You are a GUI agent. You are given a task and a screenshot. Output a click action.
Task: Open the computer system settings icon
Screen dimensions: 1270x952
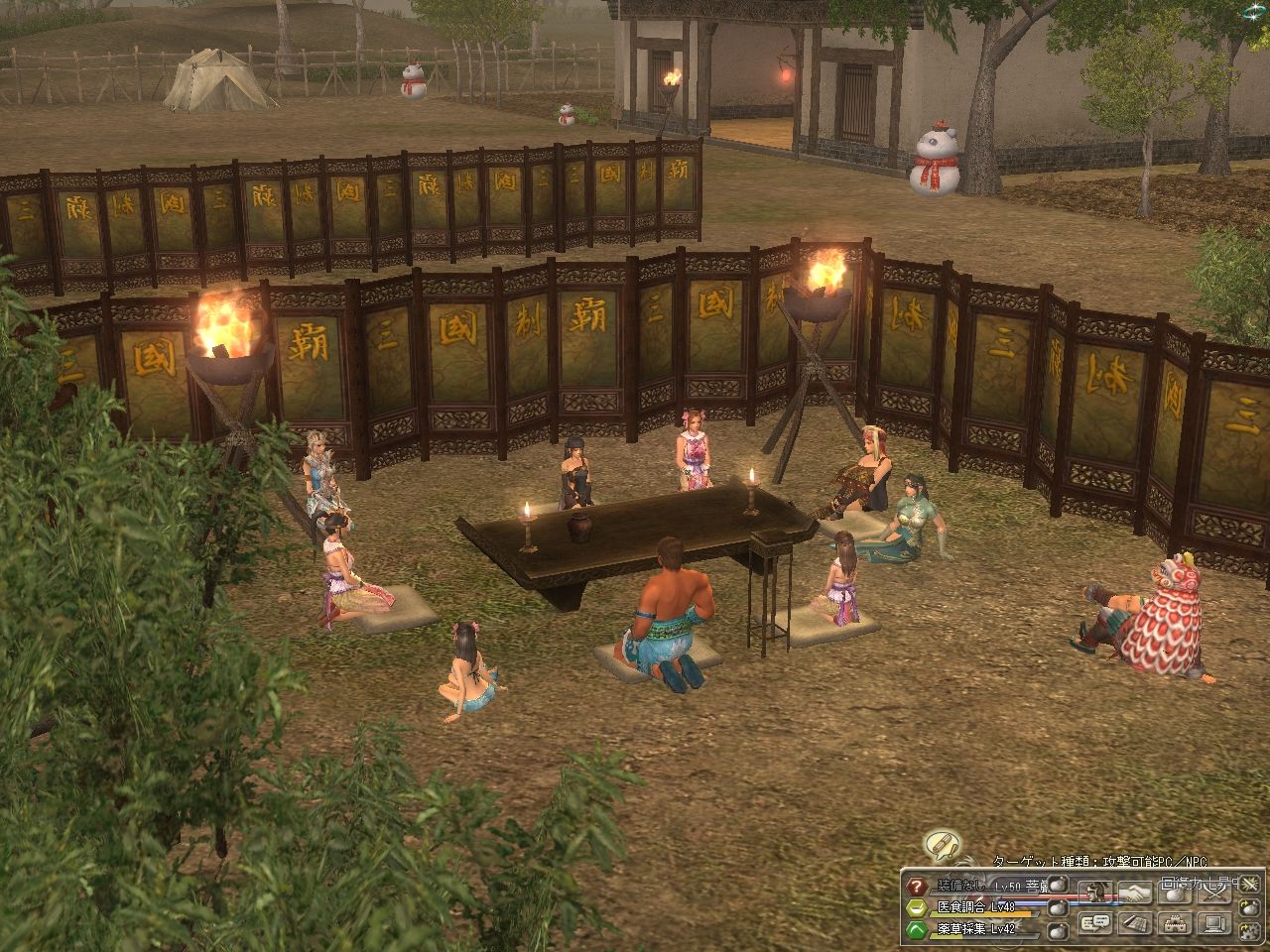(x=1214, y=924)
